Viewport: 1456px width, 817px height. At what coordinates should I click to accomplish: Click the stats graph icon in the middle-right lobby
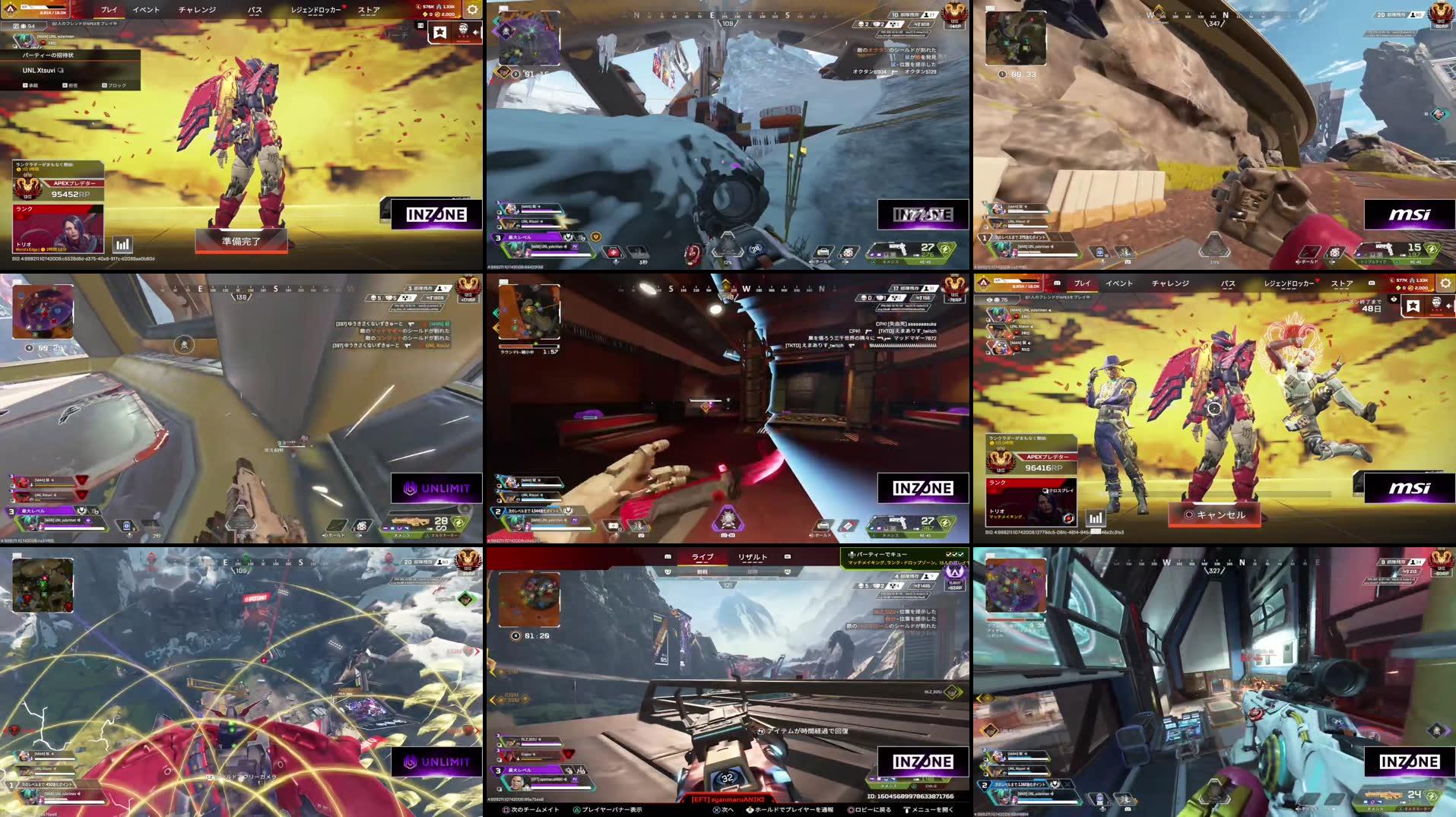pos(1096,518)
